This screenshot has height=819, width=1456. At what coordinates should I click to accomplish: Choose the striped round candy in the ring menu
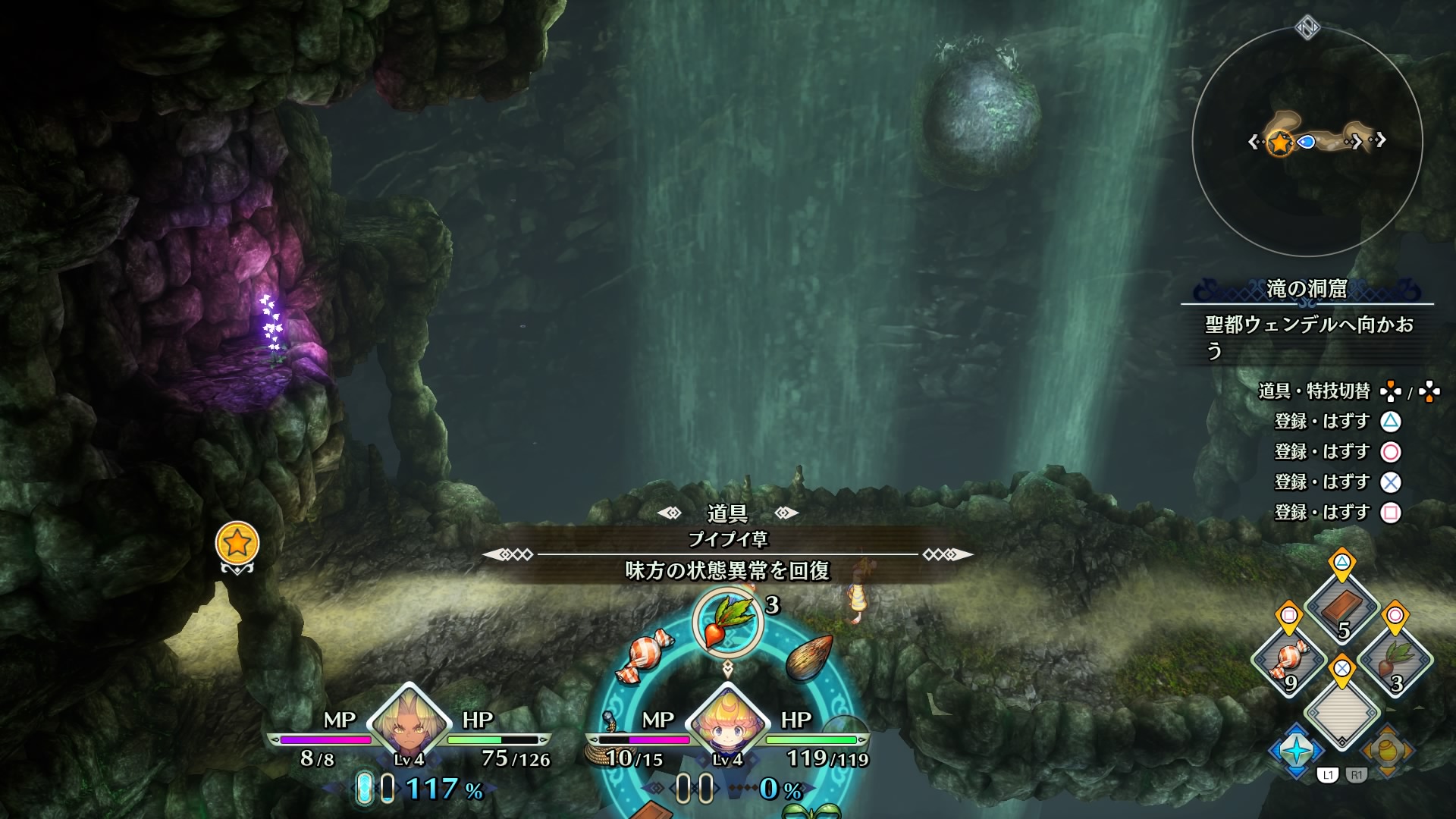tap(644, 655)
